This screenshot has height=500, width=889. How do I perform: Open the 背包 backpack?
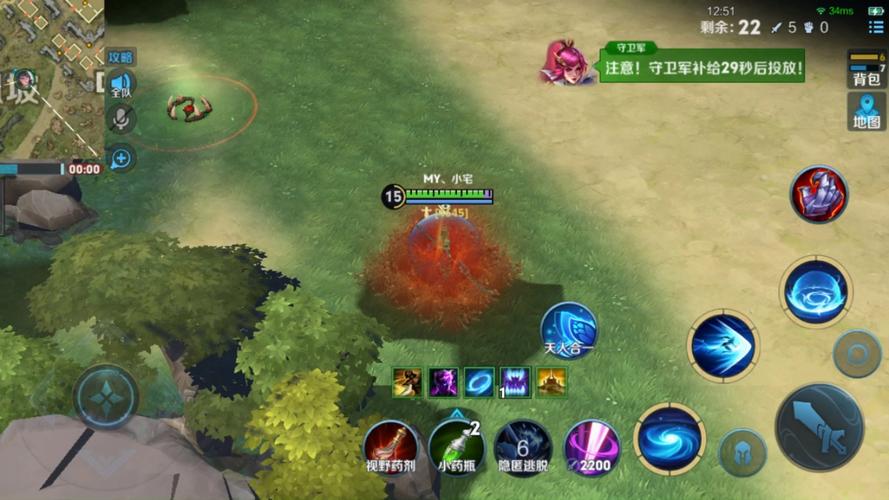[866, 70]
